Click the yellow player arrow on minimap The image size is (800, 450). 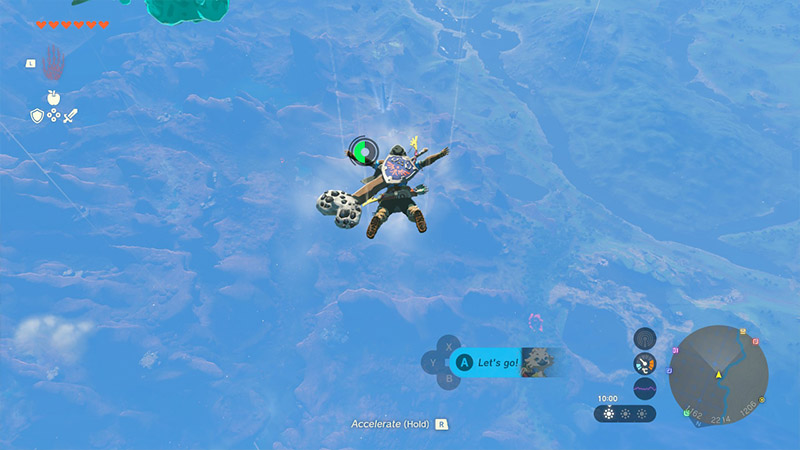[x=718, y=375]
